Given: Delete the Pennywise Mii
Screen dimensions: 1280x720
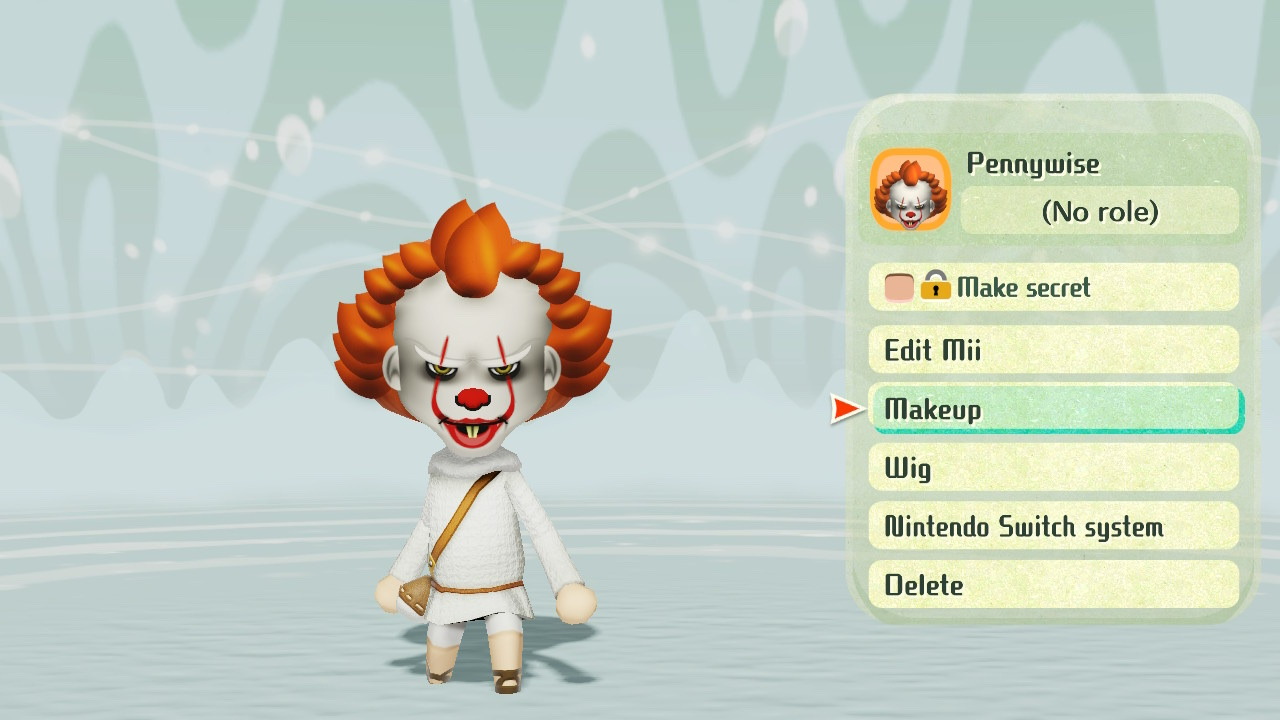Looking at the screenshot, I should [1053, 585].
